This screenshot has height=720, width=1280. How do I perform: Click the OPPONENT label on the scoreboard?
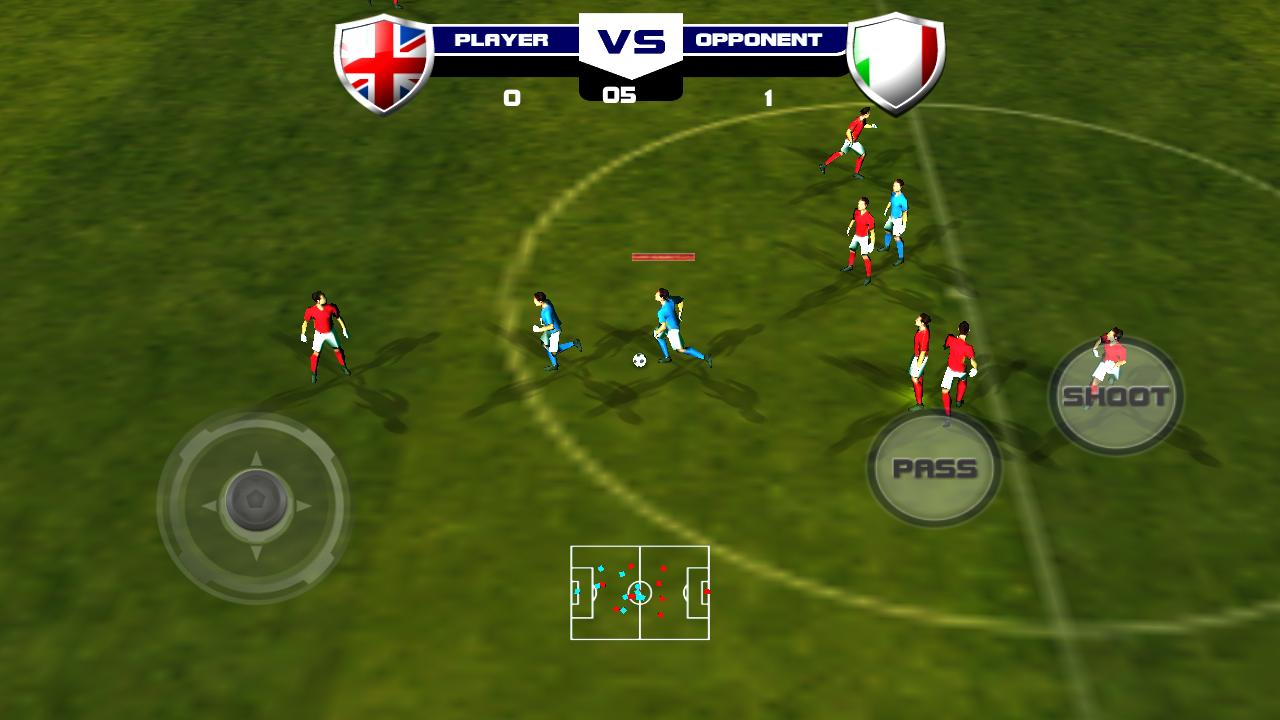(x=757, y=39)
